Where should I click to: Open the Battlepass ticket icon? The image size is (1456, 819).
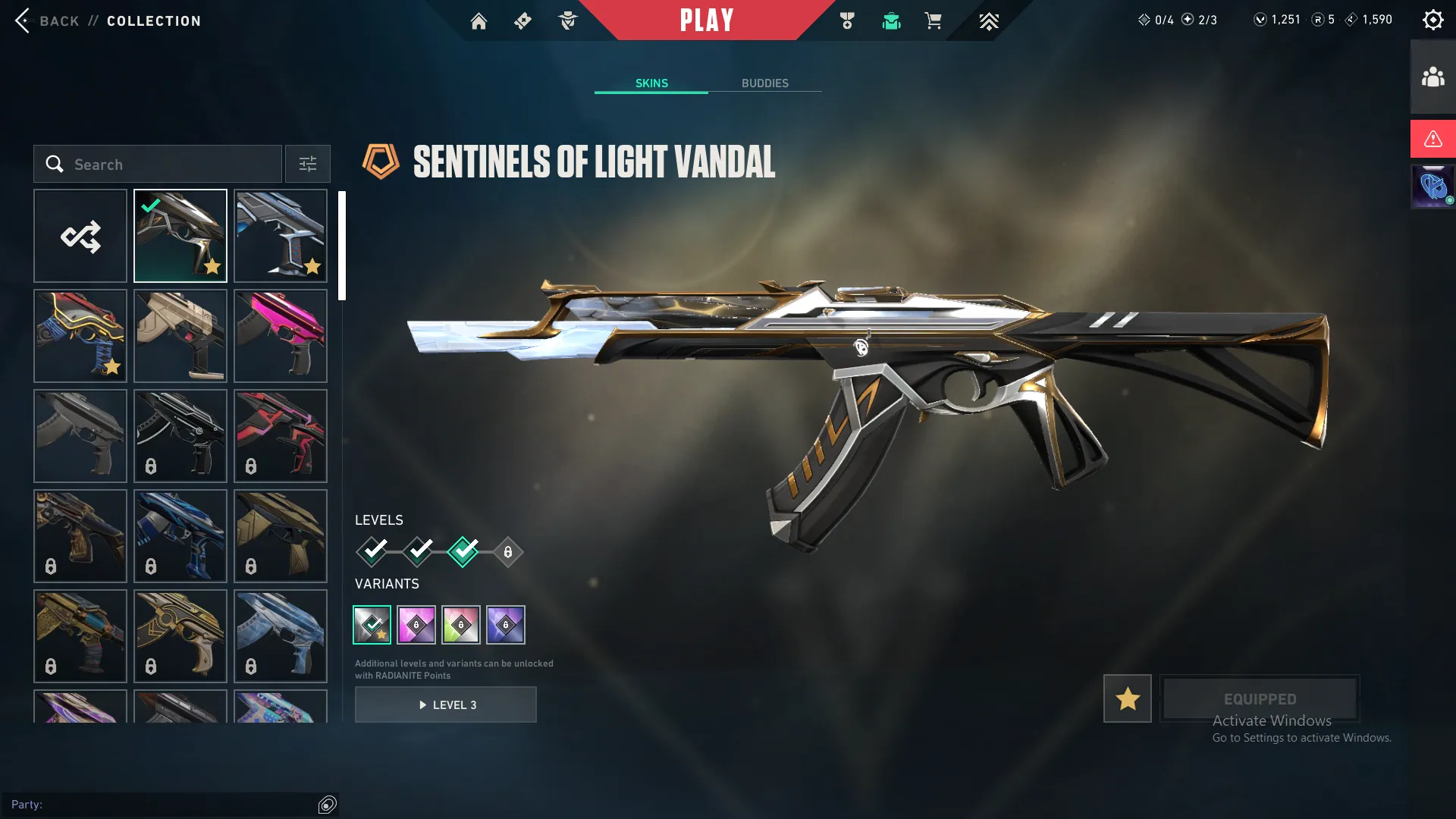(x=522, y=20)
